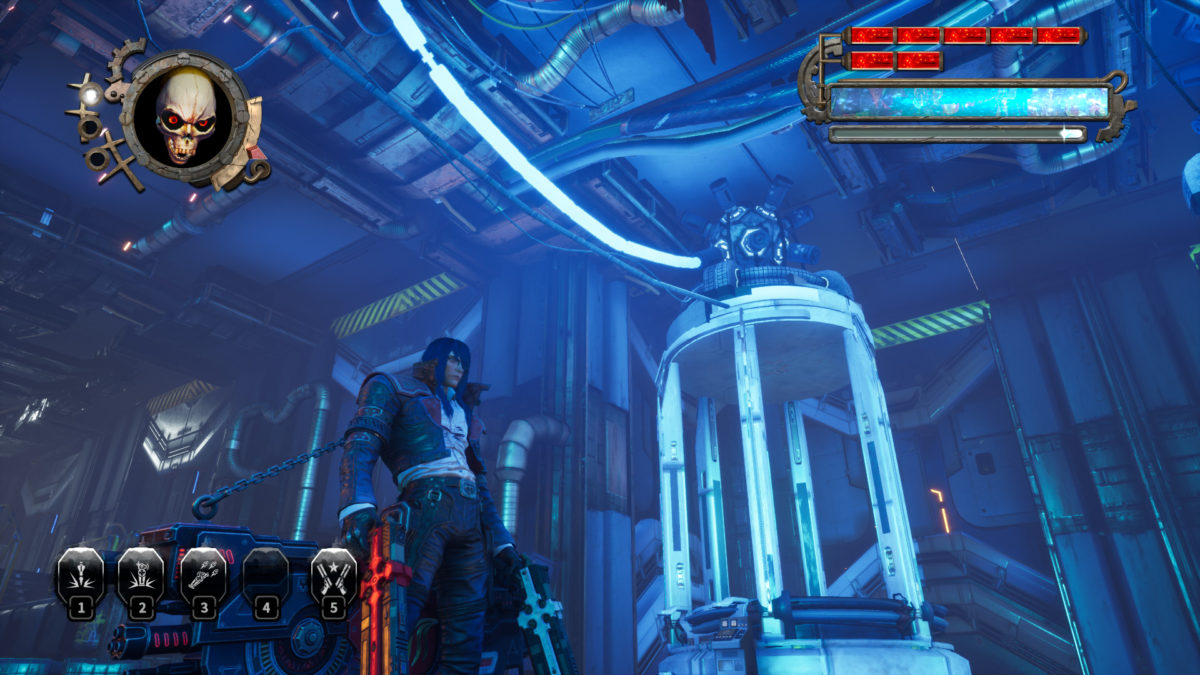Trigger the triple-projectile volley ability in slot 3
The image size is (1200, 675).
(x=204, y=577)
